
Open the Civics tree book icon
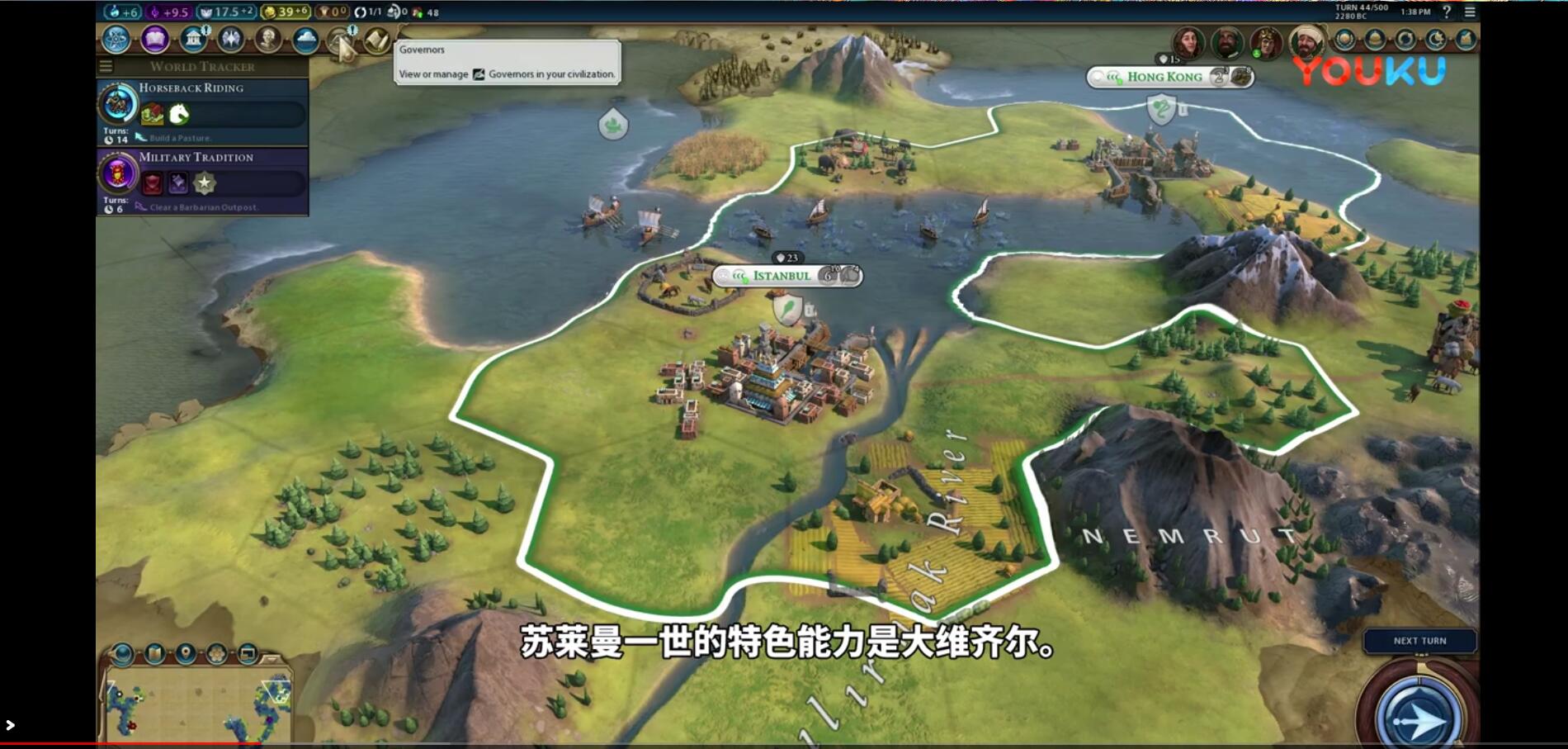pos(154,39)
